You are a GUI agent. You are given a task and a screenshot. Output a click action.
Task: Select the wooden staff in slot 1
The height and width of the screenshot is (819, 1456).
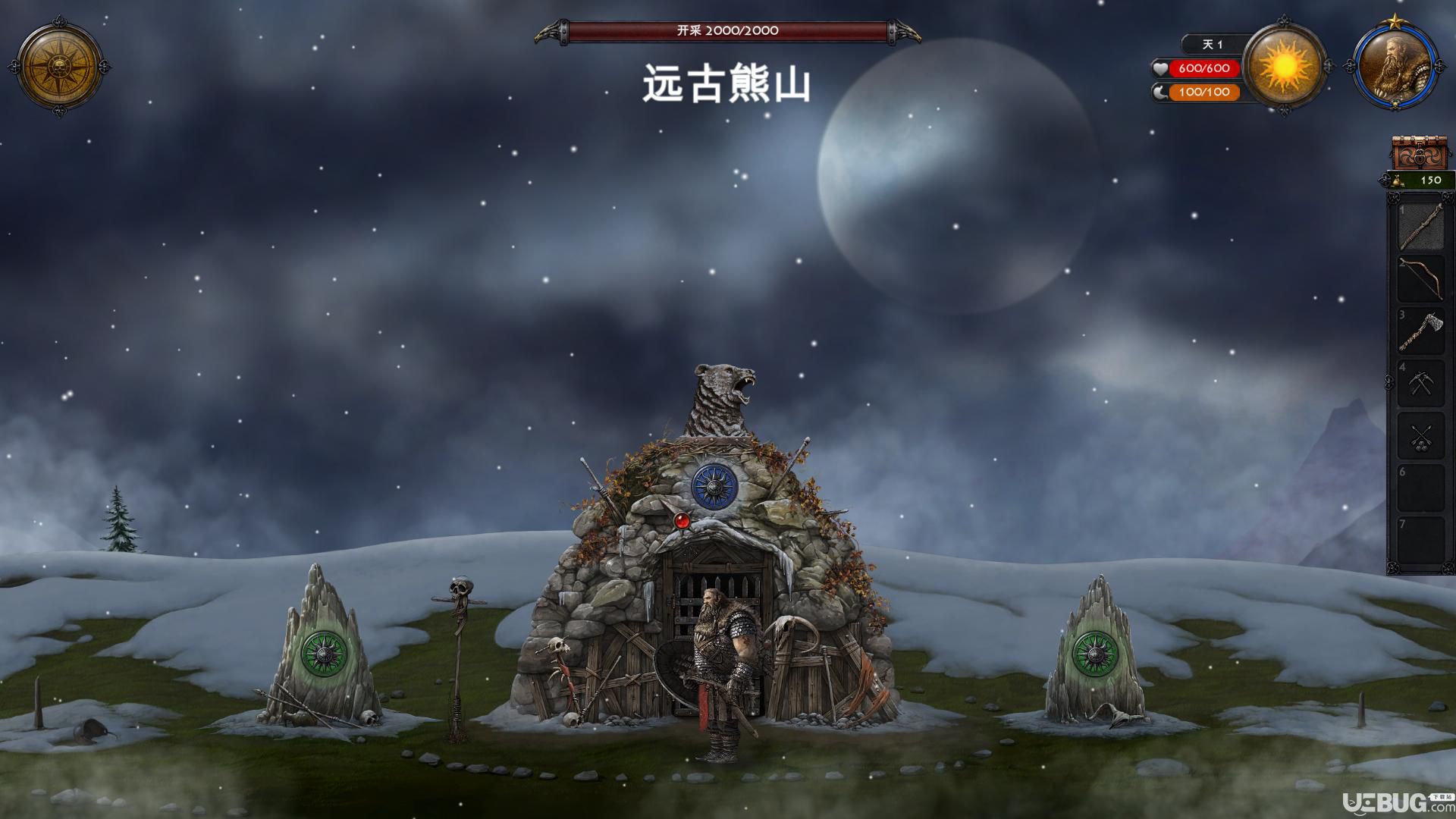click(x=1420, y=226)
